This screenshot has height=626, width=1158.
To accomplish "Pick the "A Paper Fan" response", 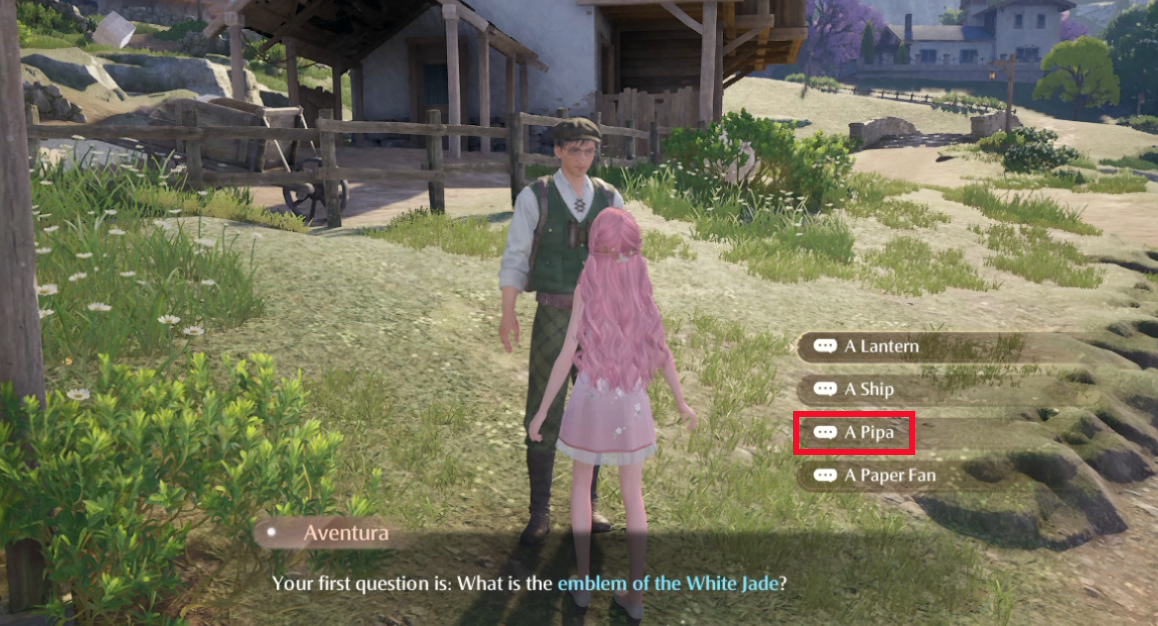I will (889, 475).
